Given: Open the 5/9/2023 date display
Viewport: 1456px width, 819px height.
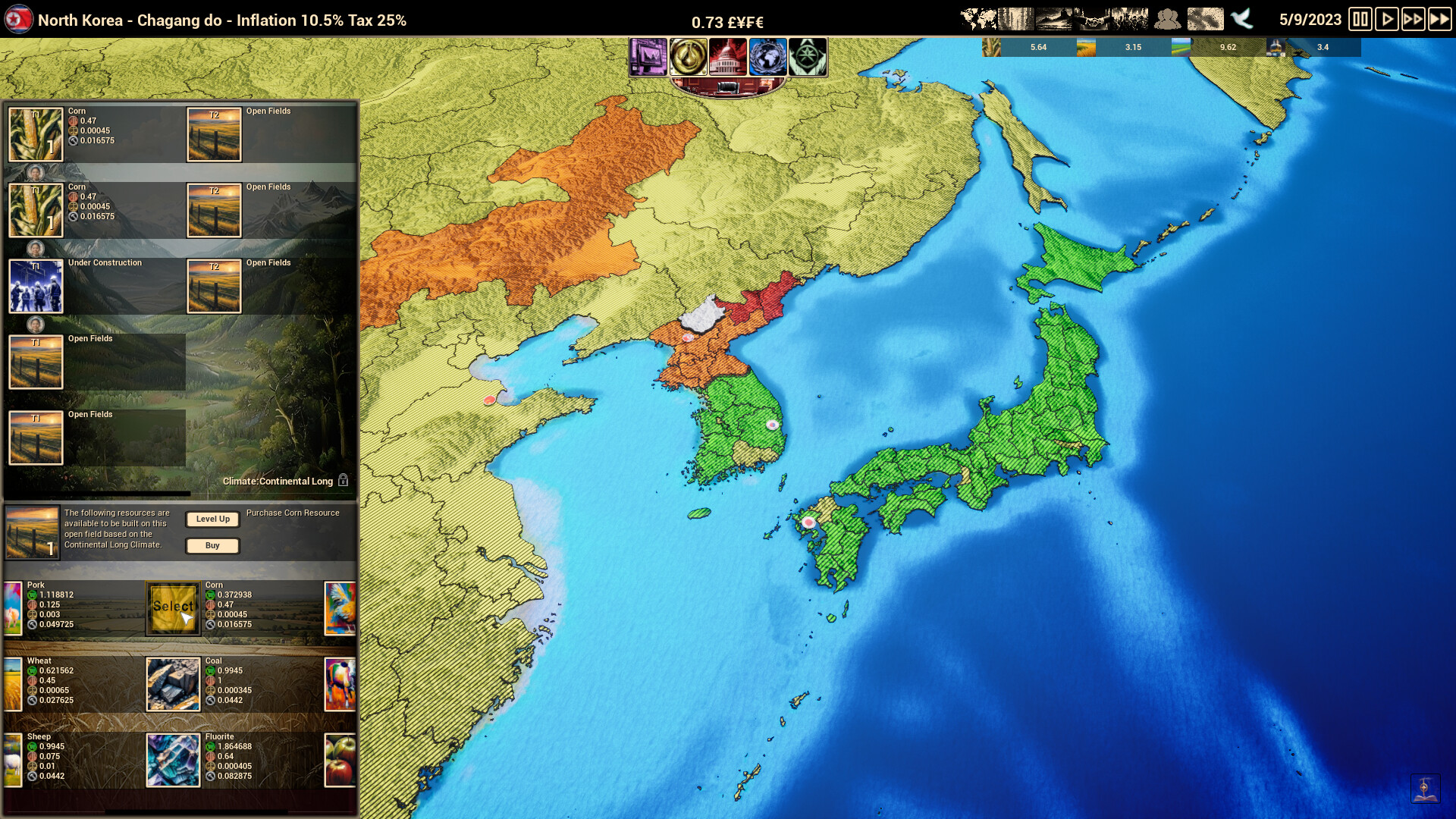Looking at the screenshot, I should [x=1310, y=18].
